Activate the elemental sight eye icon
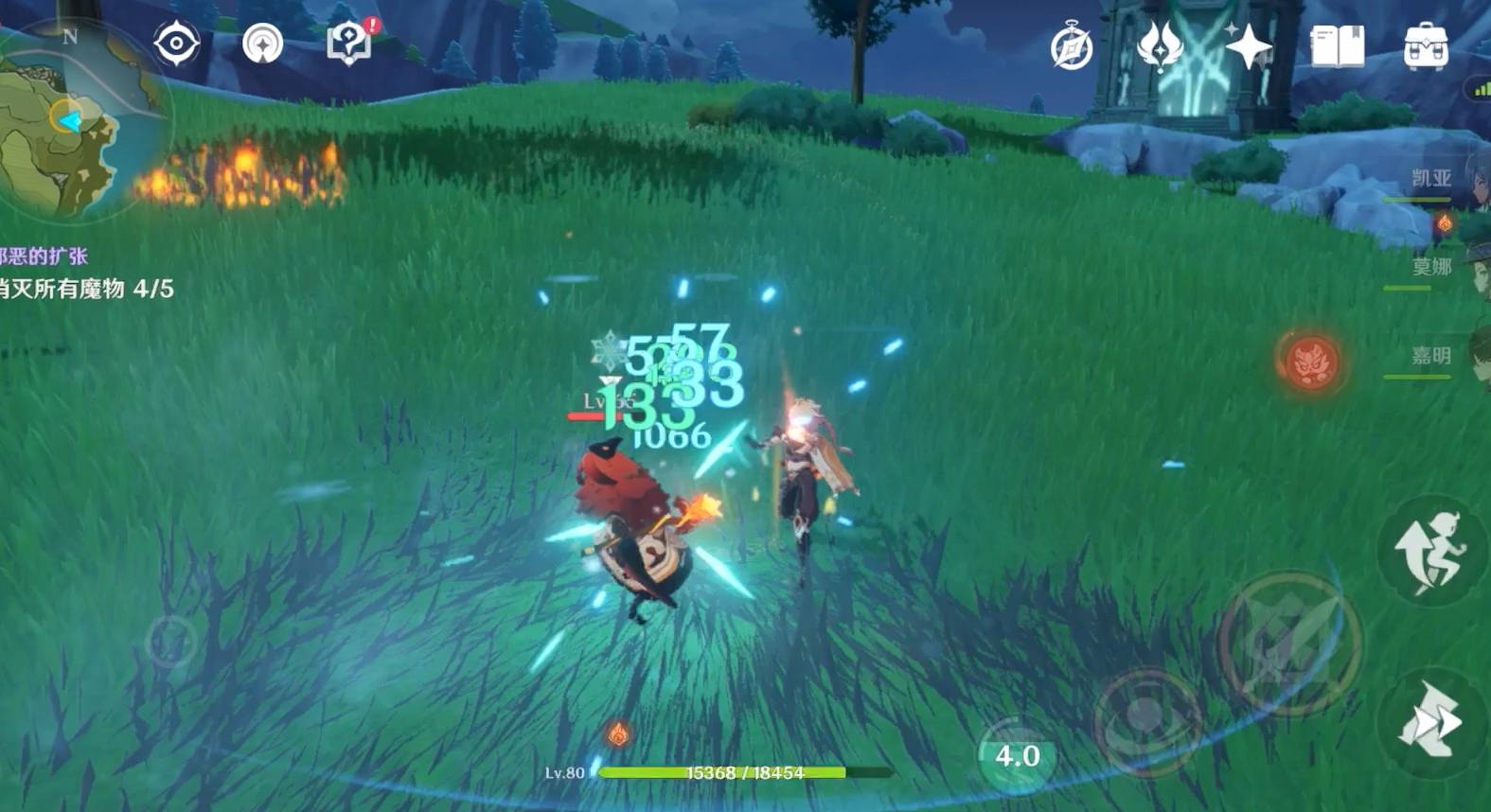The image size is (1491, 812). [176, 44]
